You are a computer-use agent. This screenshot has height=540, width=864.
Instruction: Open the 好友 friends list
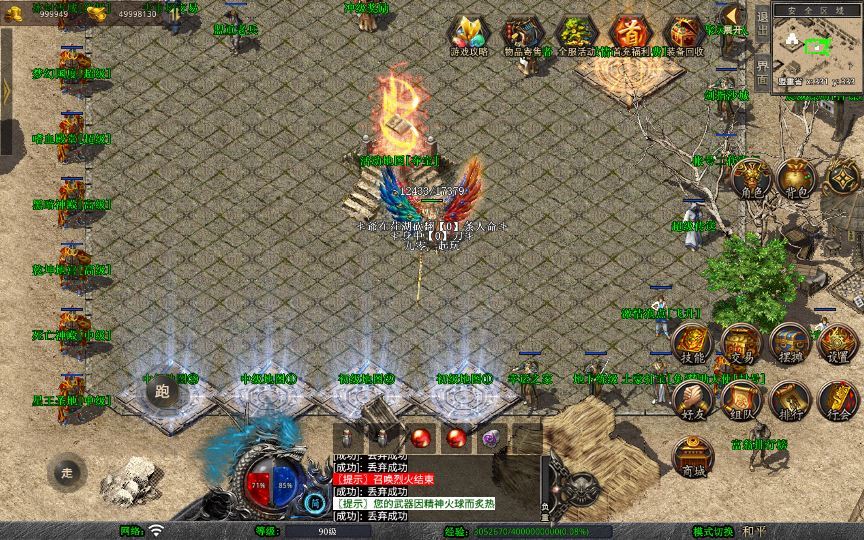pyautogui.click(x=692, y=400)
